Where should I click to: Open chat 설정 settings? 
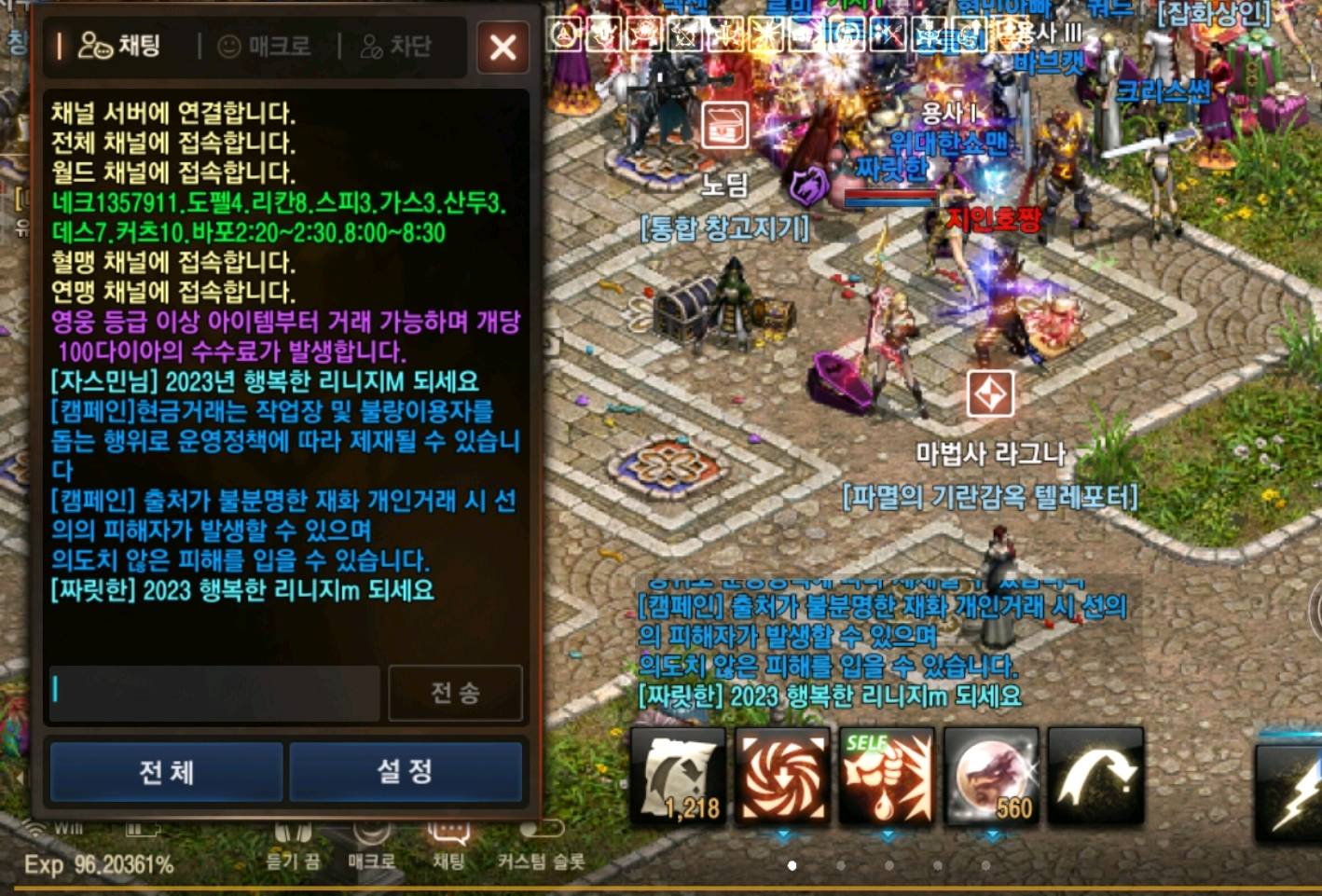pos(406,773)
